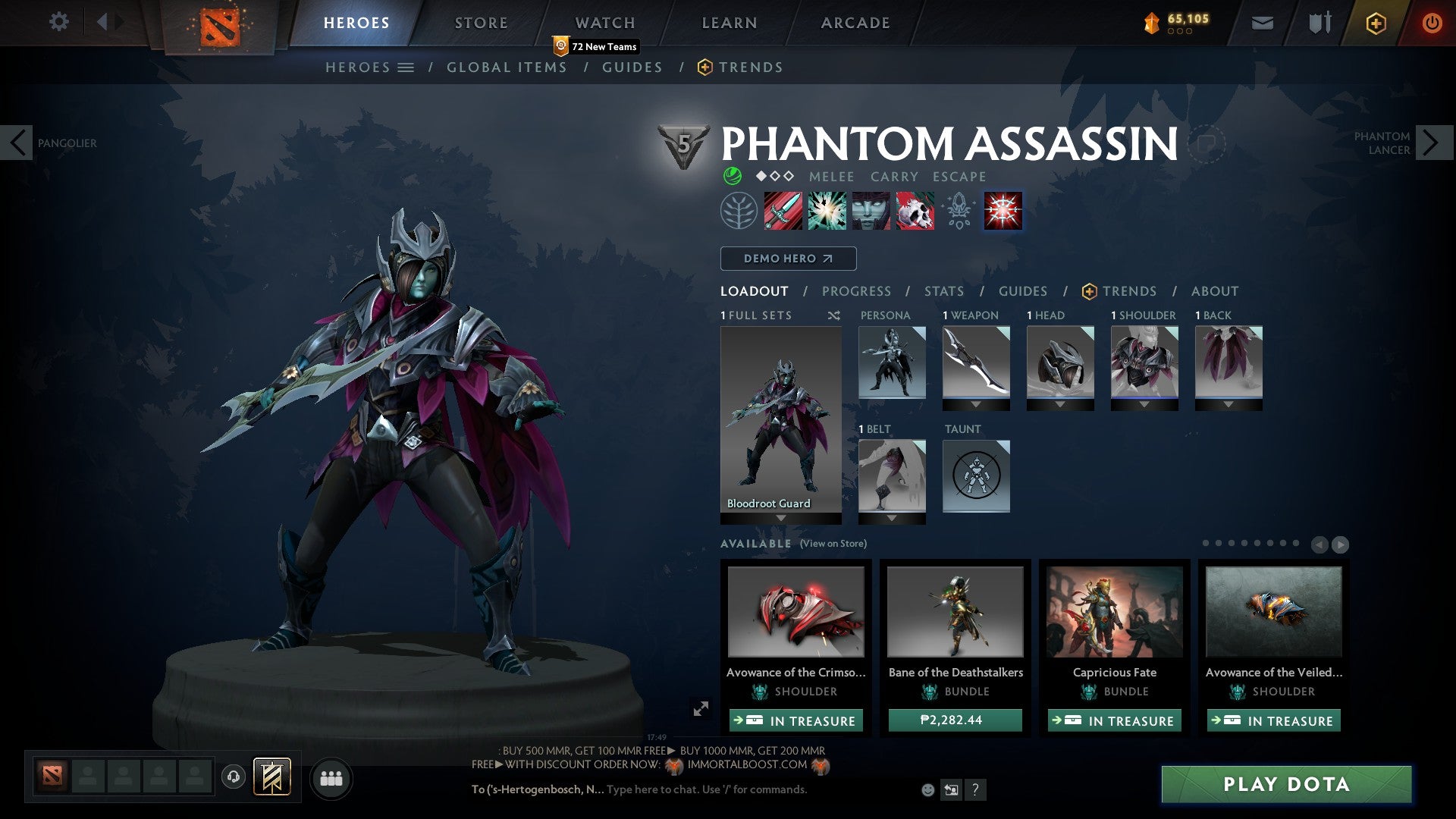Image resolution: width=1456 pixels, height=819 pixels.
Task: Open the Arcade menu
Action: tap(855, 23)
